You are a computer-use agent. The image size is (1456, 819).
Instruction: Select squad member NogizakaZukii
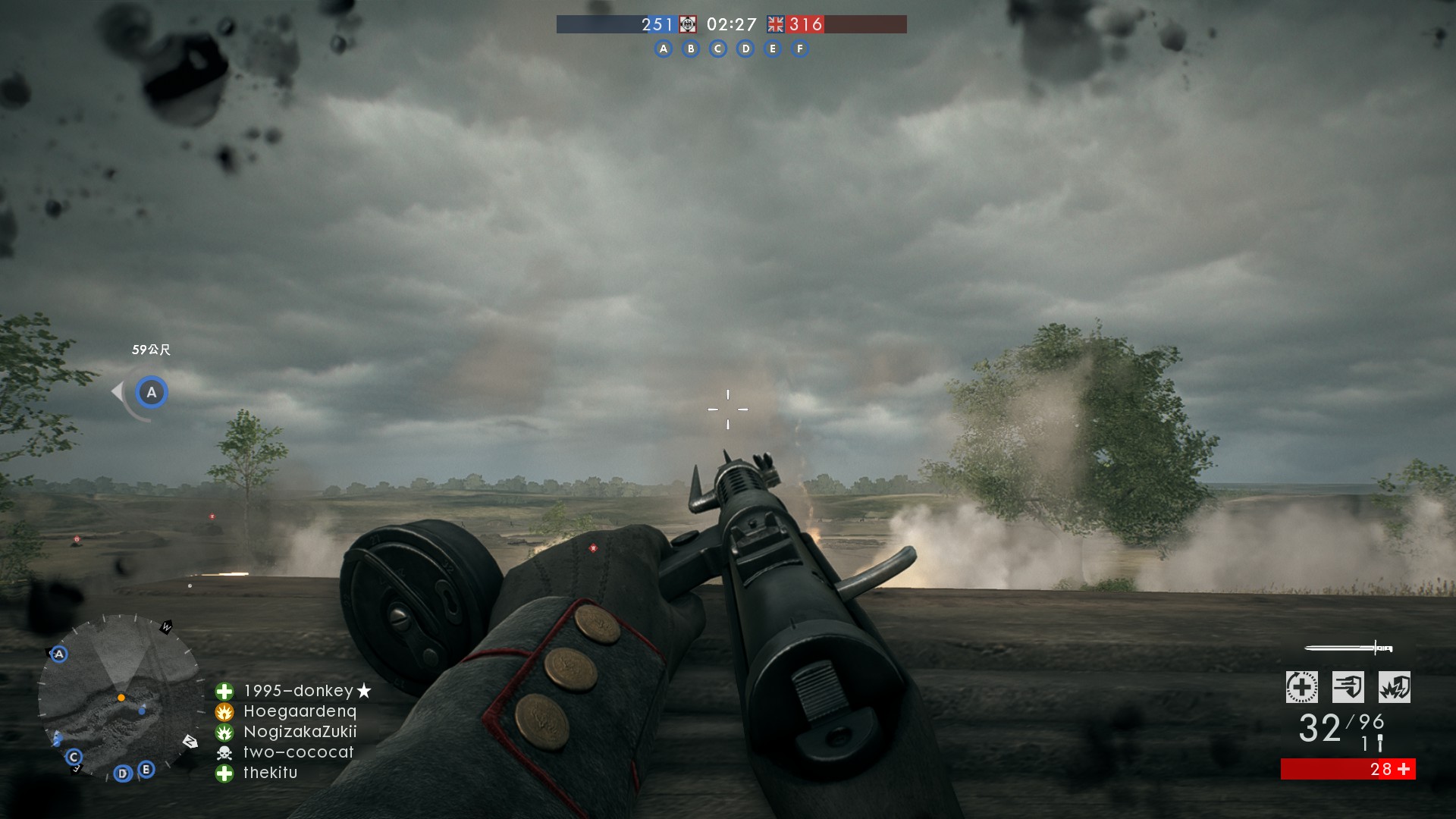[x=300, y=732]
